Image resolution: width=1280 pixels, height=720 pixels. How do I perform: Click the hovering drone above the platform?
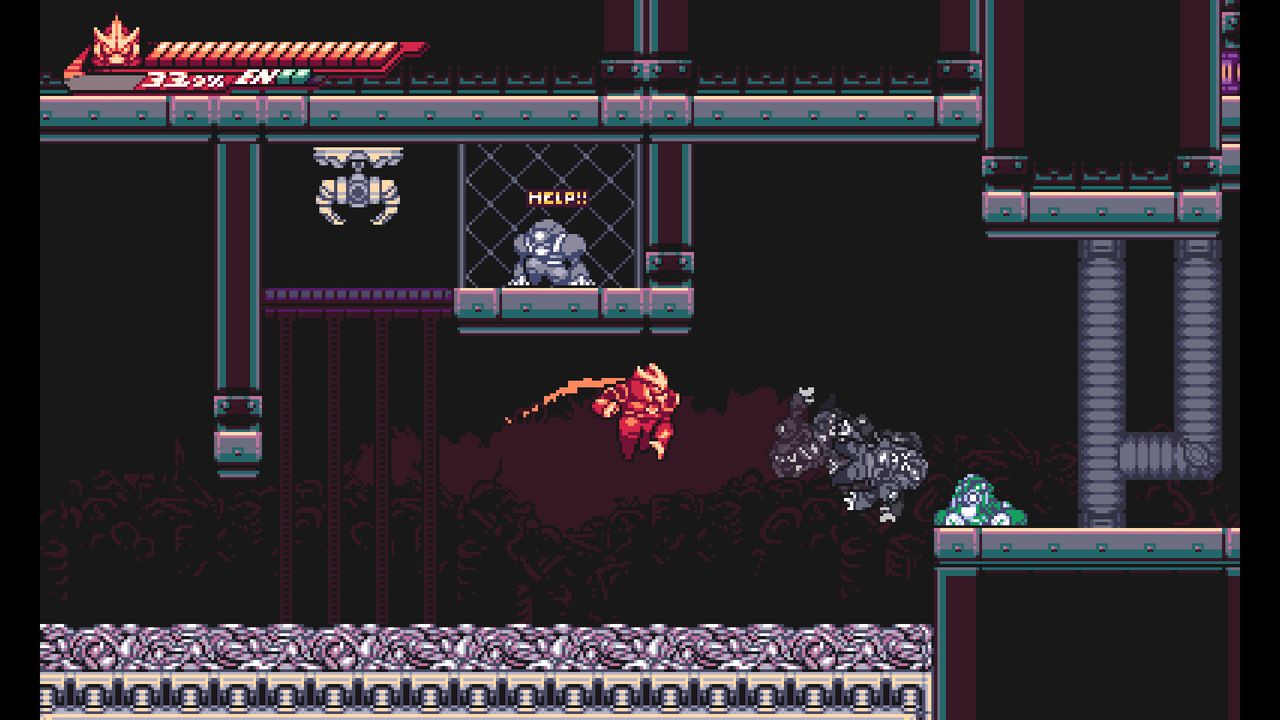click(360, 185)
